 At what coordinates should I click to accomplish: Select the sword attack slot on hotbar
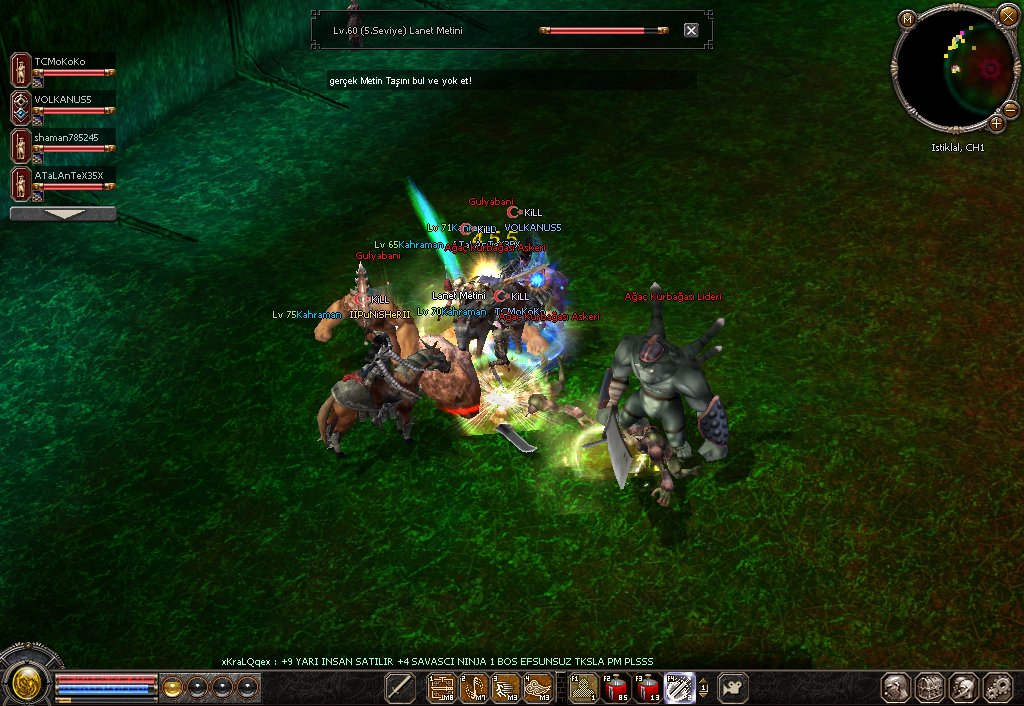click(400, 687)
